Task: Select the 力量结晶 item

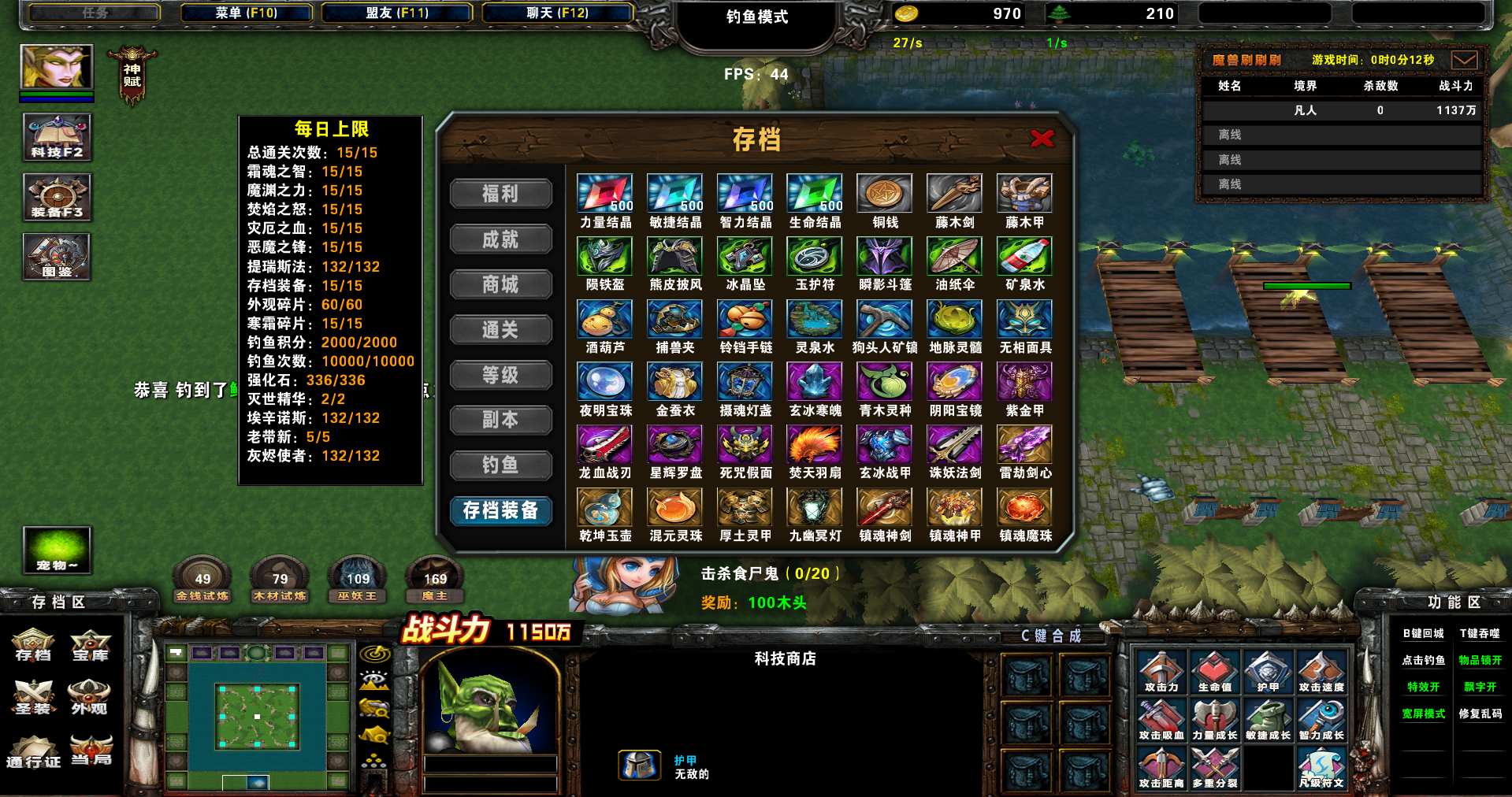Action: coord(604,194)
